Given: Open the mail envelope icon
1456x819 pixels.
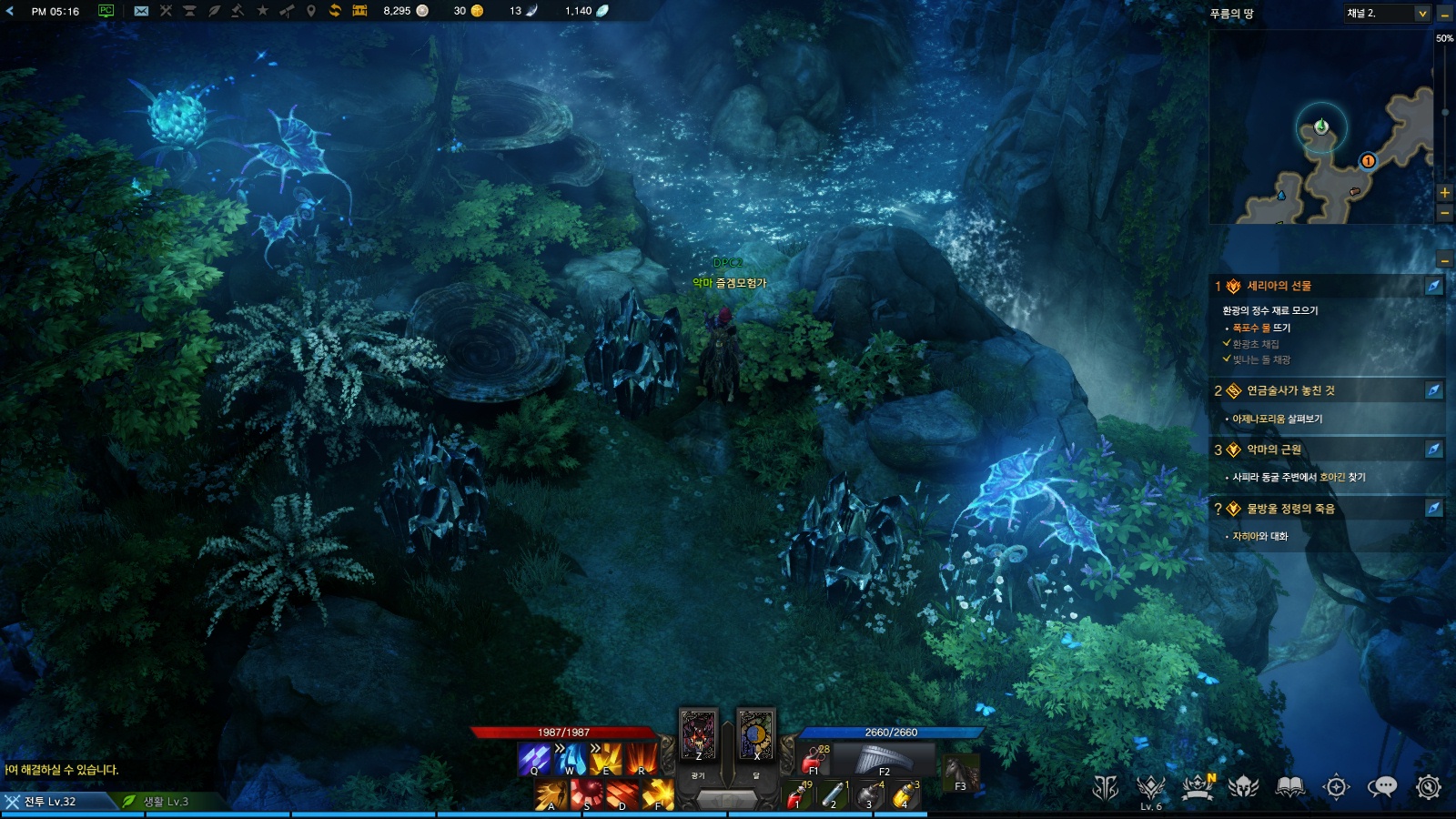Looking at the screenshot, I should 141,11.
